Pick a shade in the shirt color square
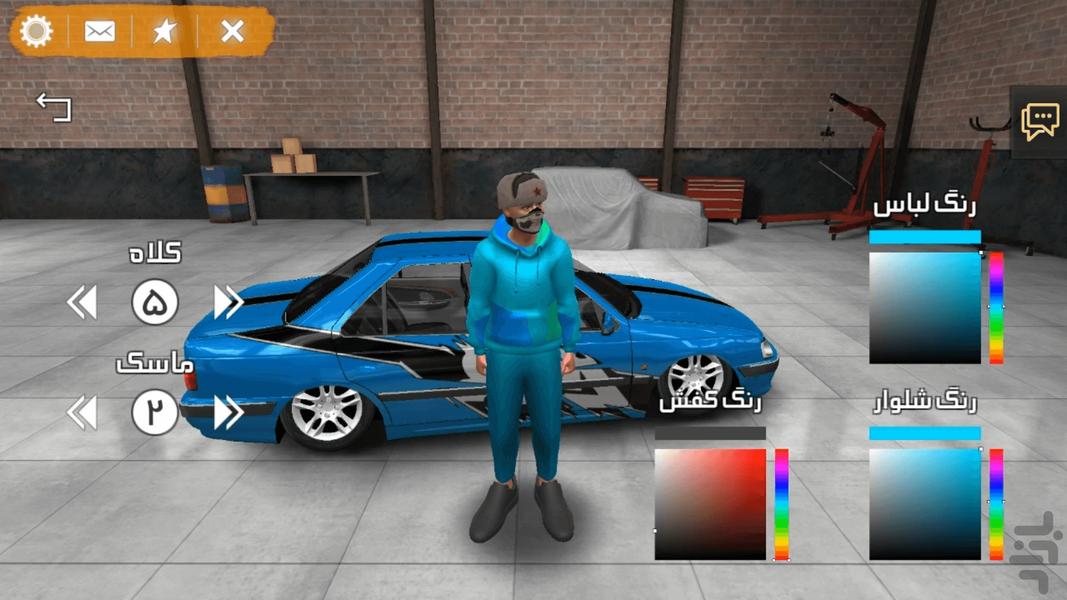Image resolution: width=1067 pixels, height=600 pixels. tap(925, 307)
